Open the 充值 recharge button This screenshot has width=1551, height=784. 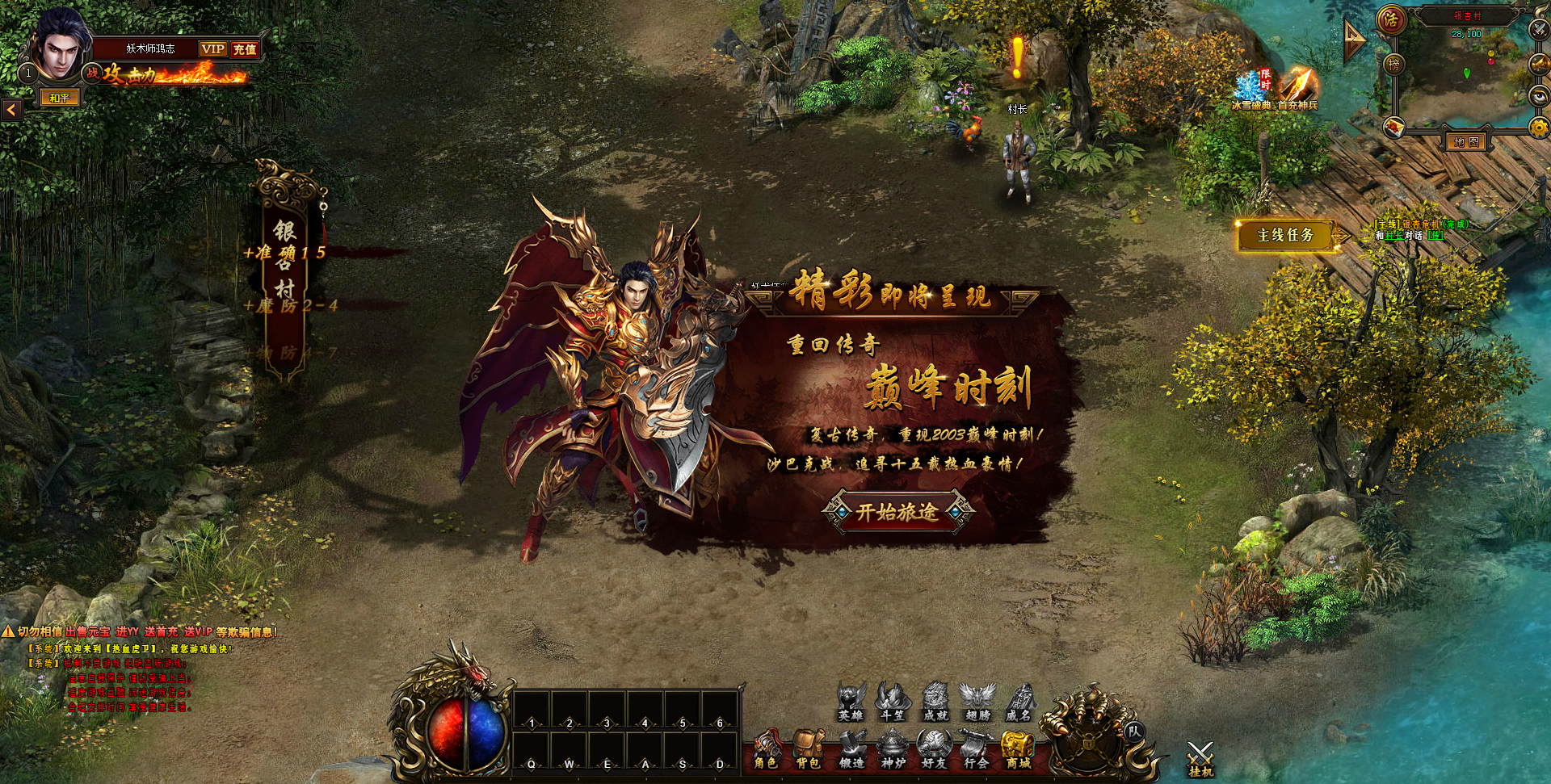tap(245, 49)
